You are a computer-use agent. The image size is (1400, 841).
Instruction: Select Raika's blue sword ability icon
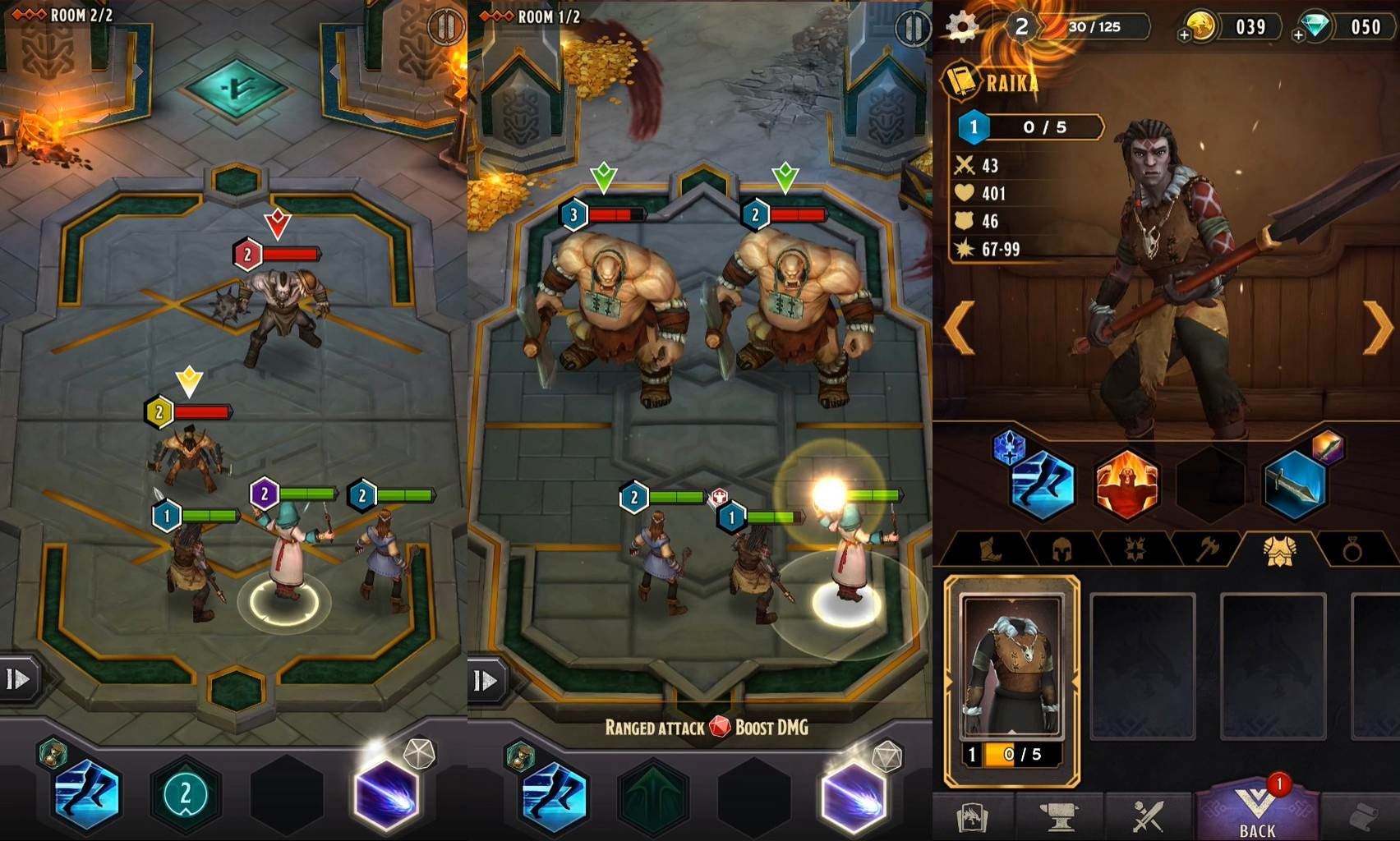click(1295, 485)
